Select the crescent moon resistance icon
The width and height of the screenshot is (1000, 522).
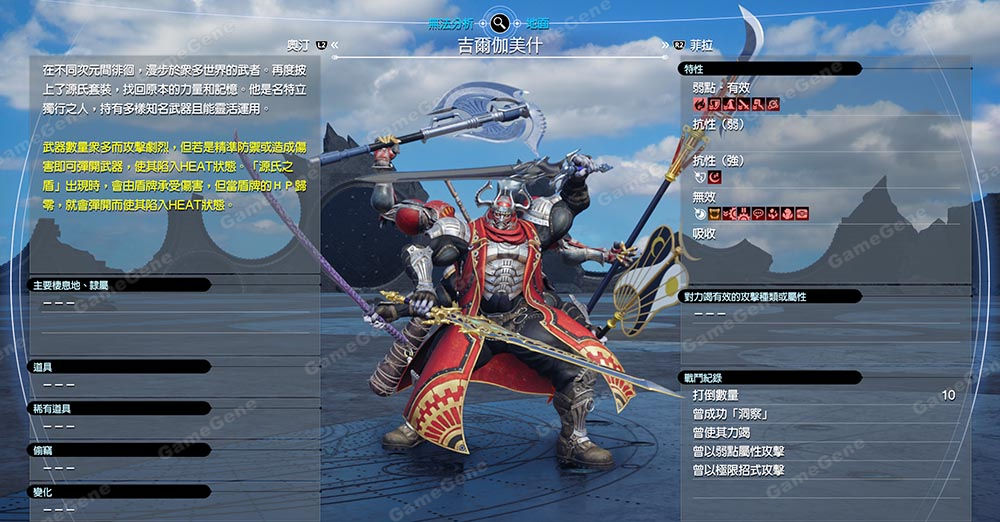[714, 177]
